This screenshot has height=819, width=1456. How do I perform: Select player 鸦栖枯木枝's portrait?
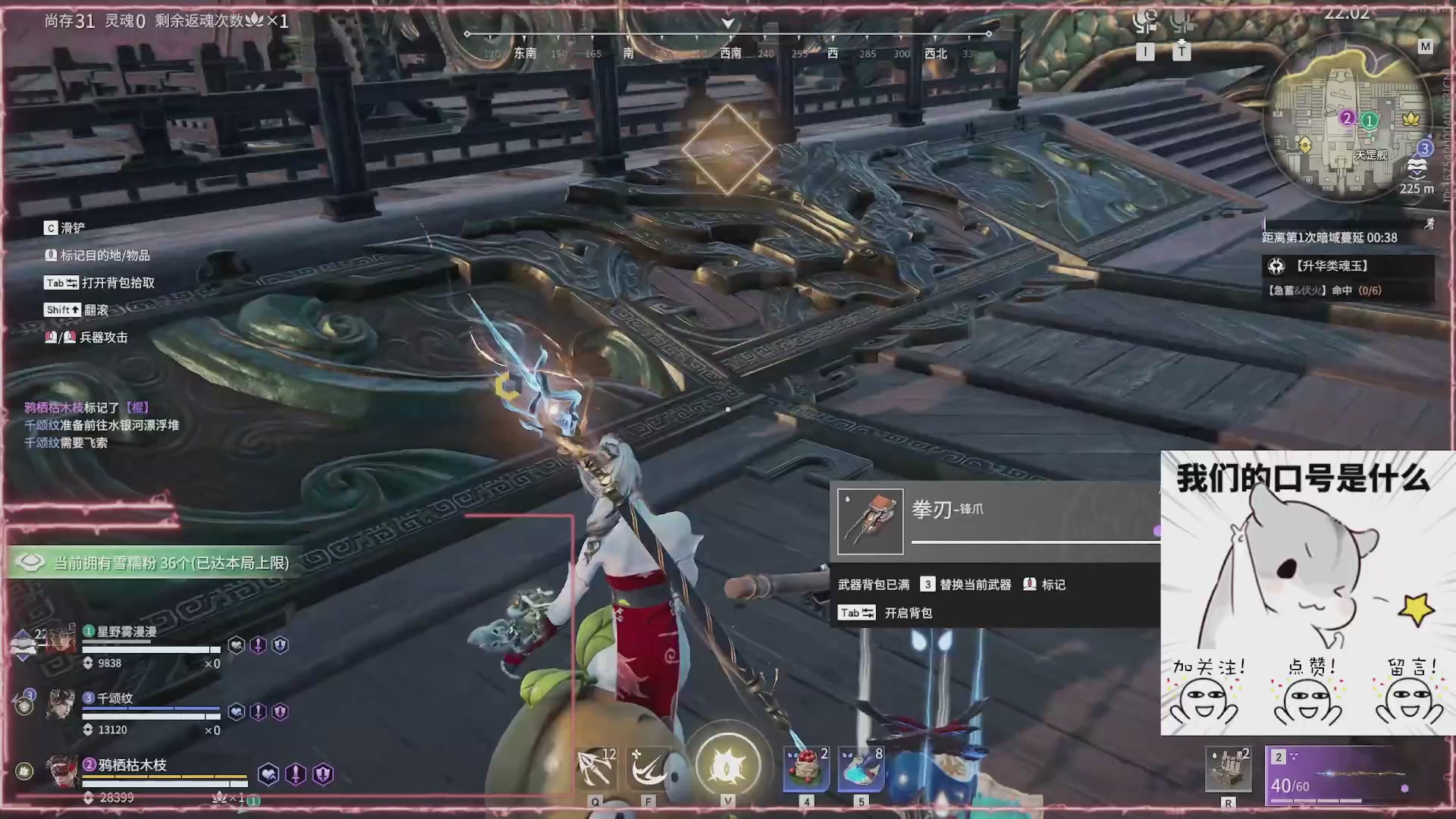[x=61, y=770]
